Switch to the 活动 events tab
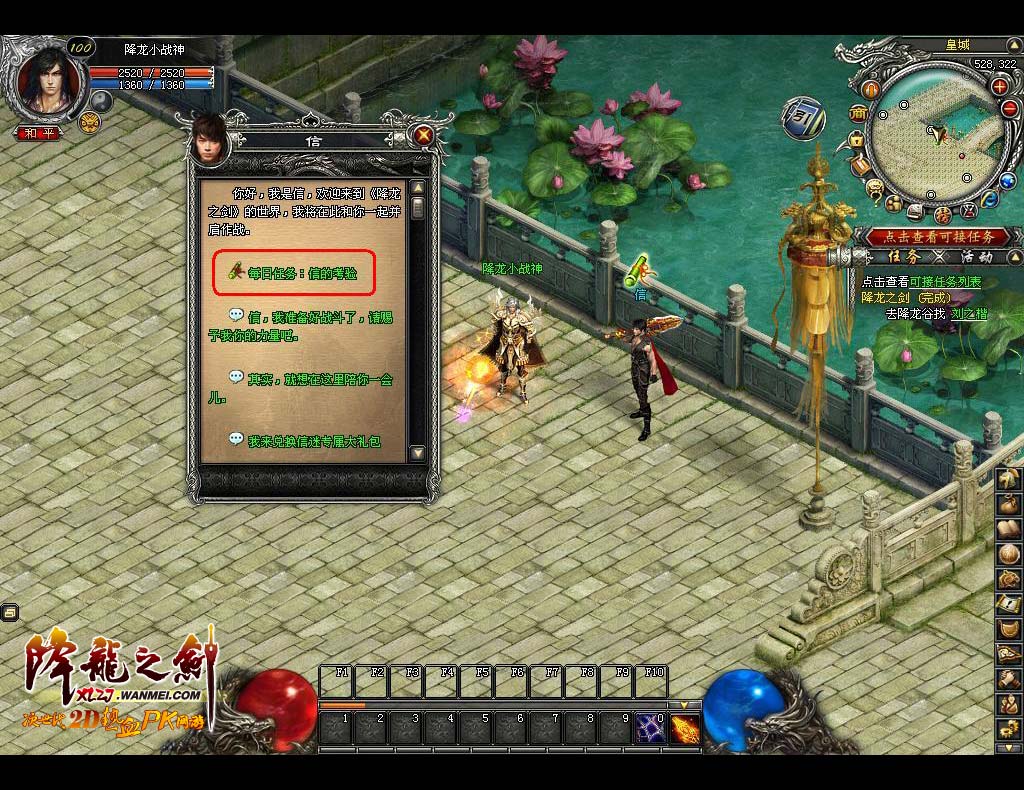Screen dimensions: 1024x790 tap(976, 257)
